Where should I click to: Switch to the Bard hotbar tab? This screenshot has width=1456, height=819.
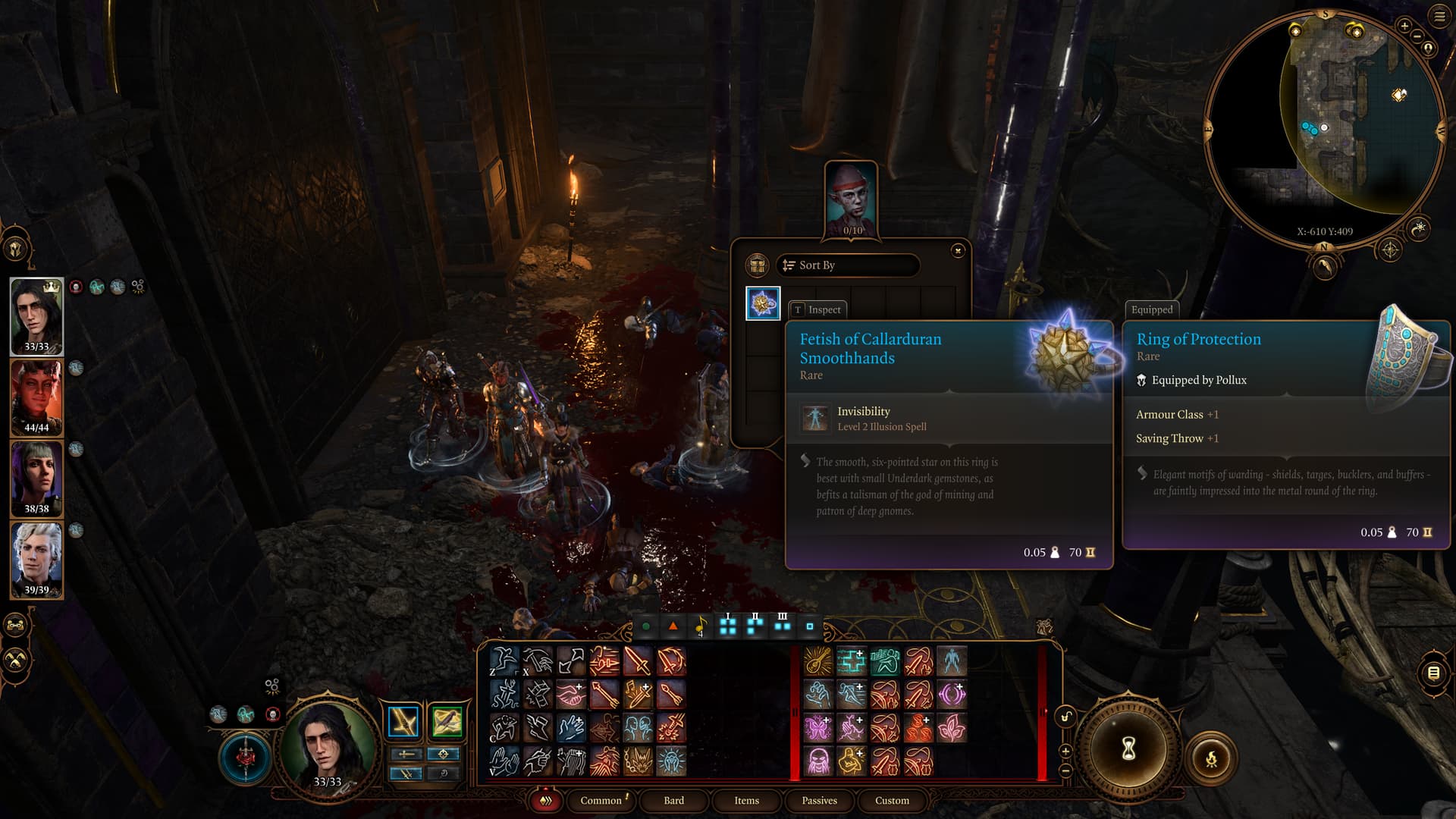673,800
